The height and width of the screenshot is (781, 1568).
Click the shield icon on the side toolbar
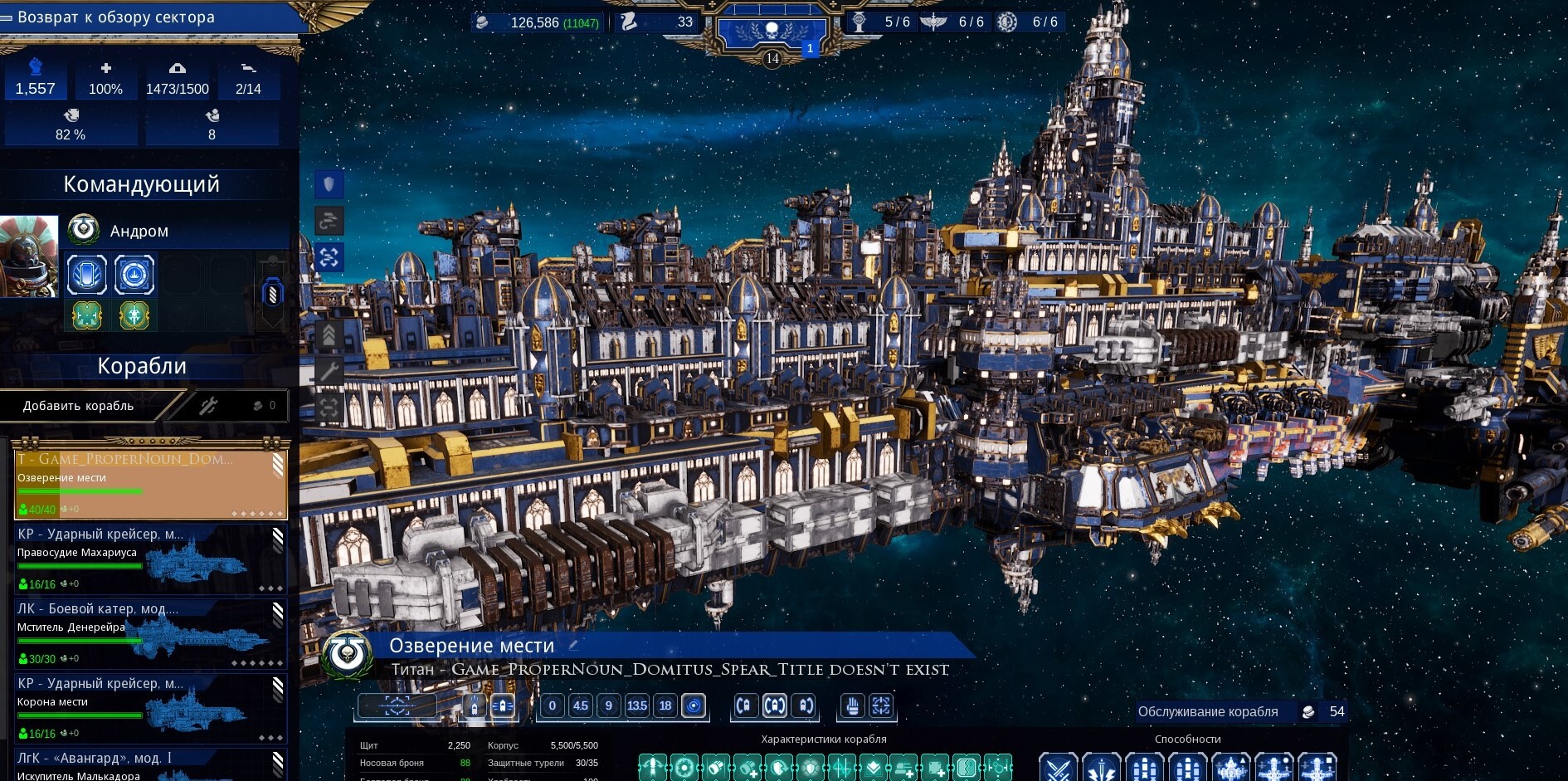[329, 184]
